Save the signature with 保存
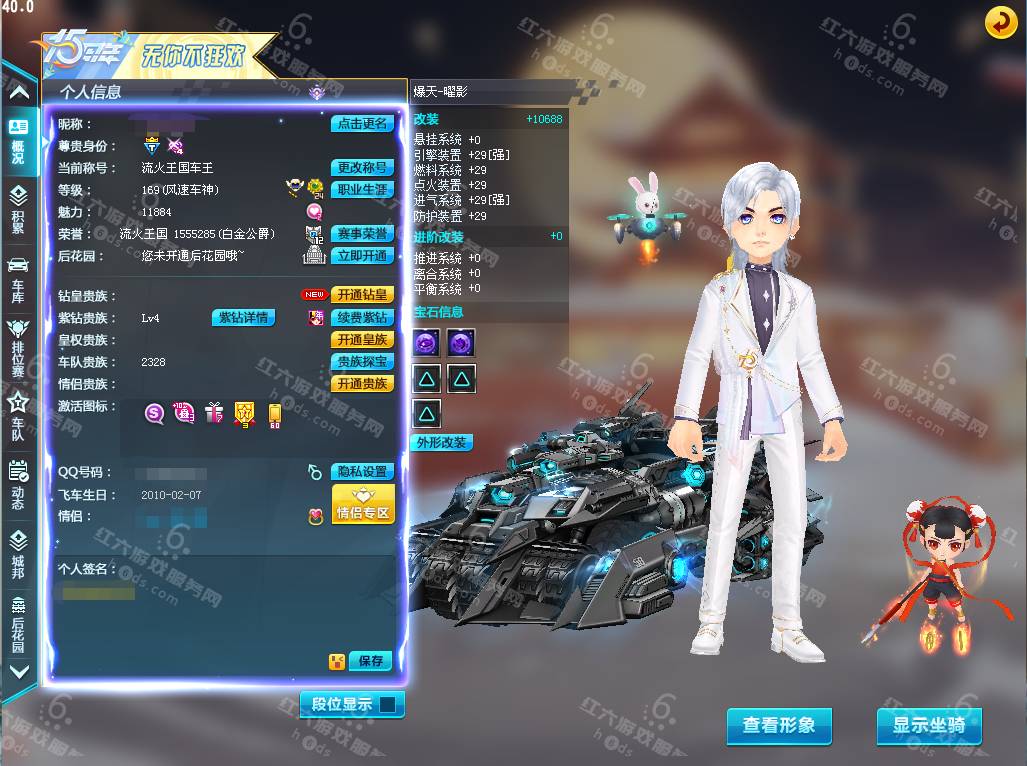 point(371,661)
